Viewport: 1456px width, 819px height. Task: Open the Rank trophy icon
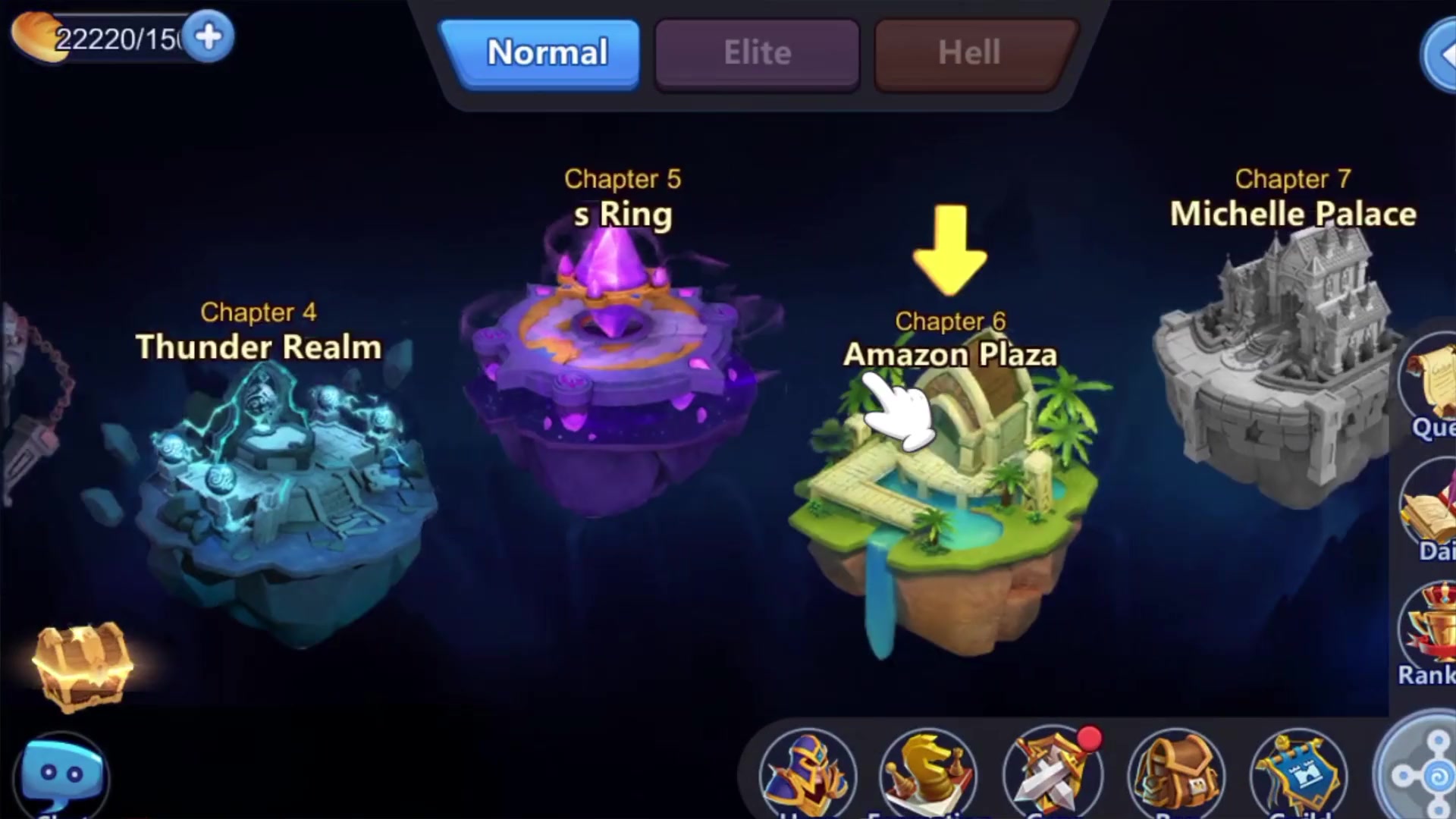[1430, 637]
